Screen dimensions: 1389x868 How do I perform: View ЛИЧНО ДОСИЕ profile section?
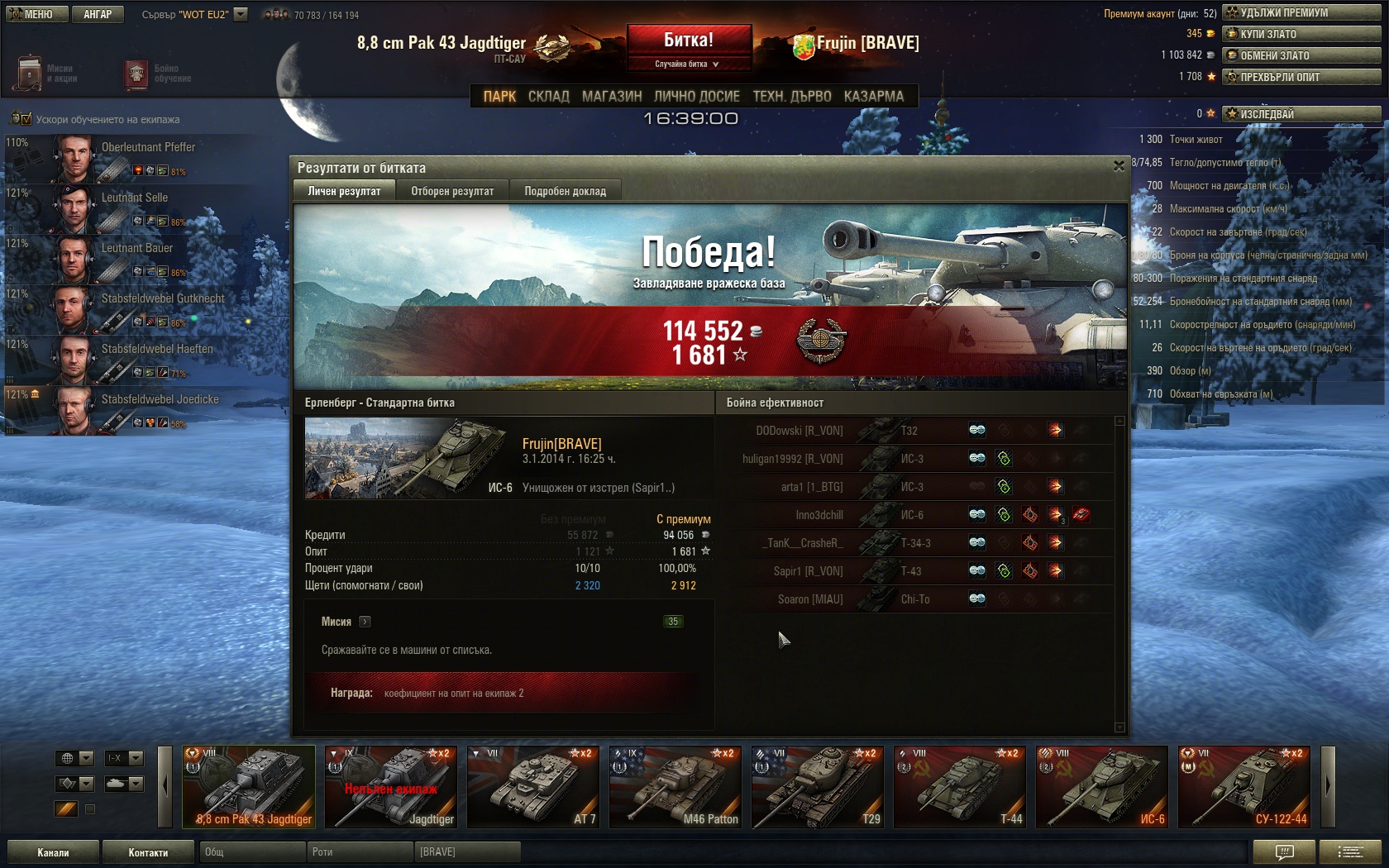coord(696,97)
